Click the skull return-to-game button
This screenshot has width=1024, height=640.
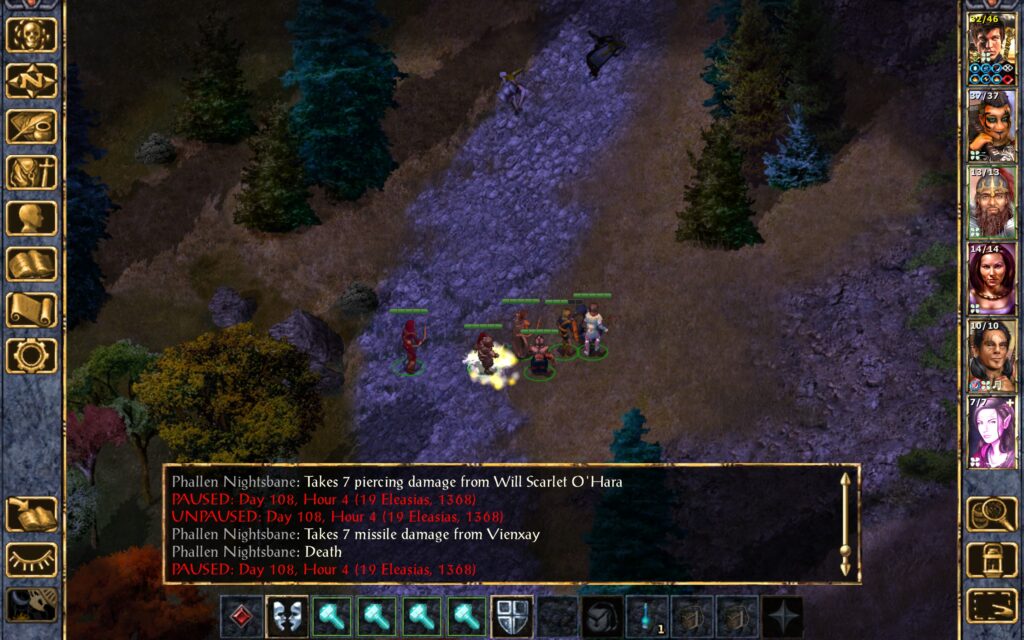[x=32, y=35]
